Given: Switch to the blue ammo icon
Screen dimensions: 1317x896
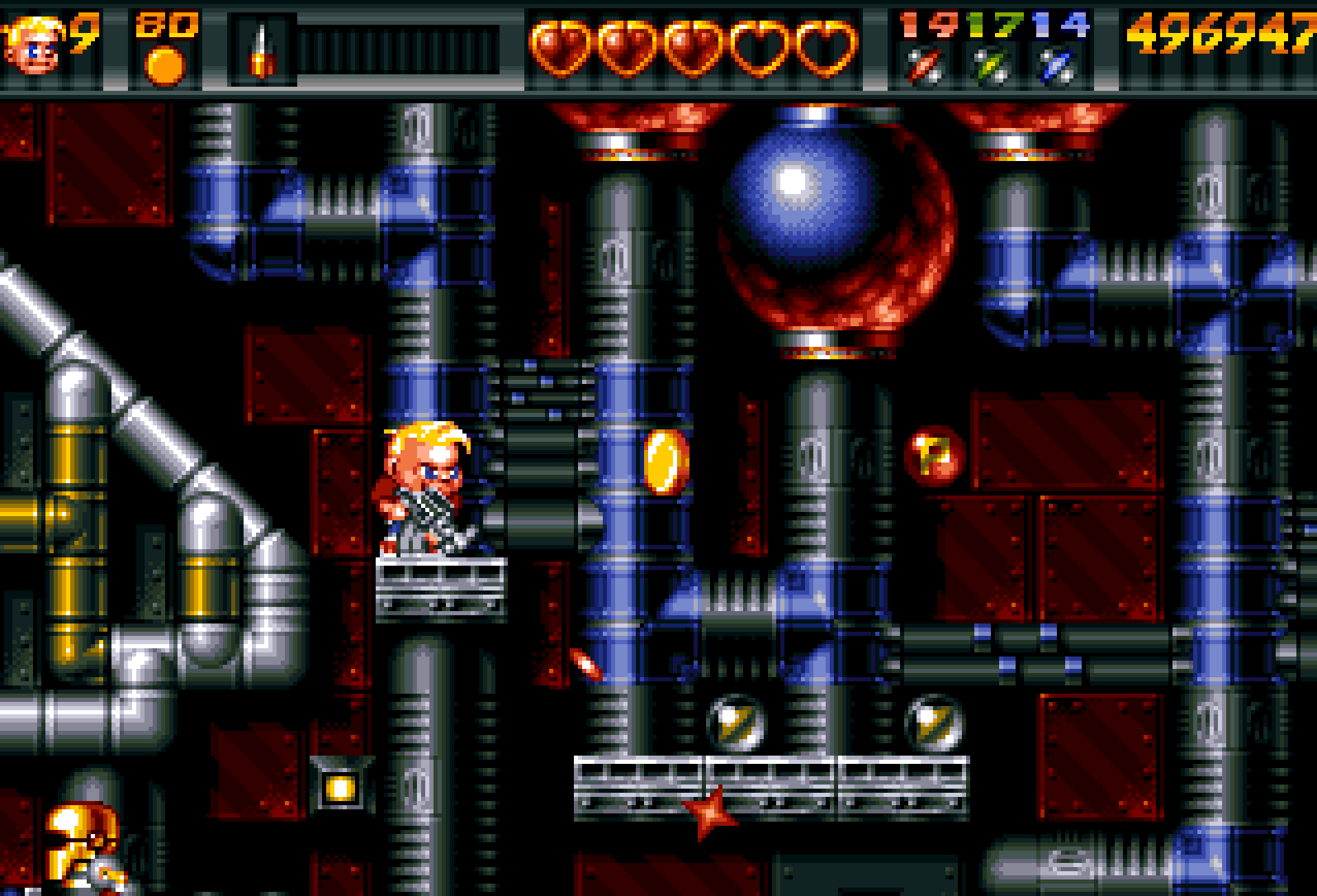Looking at the screenshot, I should click(1057, 67).
